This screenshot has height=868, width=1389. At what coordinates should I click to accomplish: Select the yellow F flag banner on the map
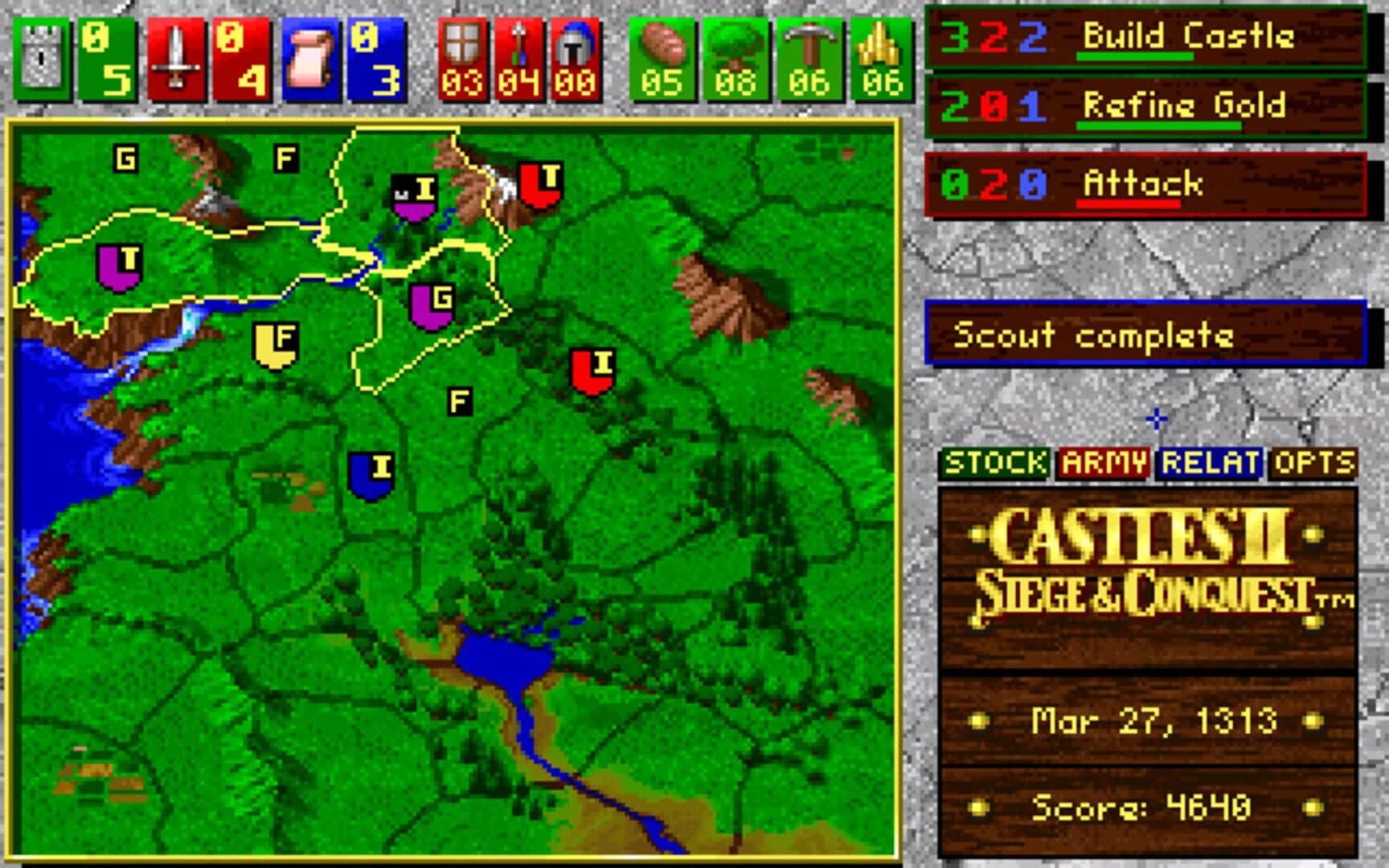(x=277, y=344)
